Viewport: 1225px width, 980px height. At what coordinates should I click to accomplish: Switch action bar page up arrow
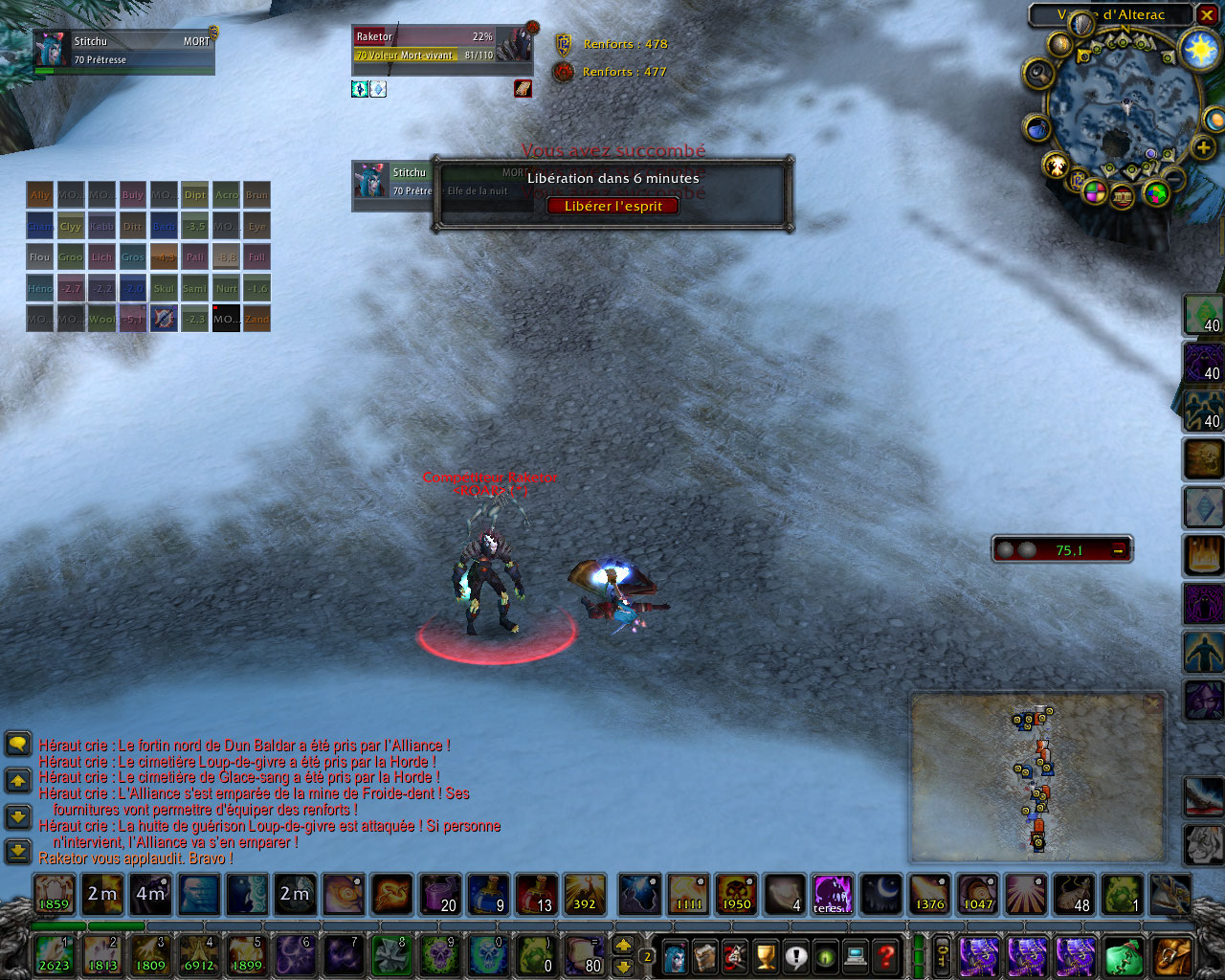click(623, 946)
